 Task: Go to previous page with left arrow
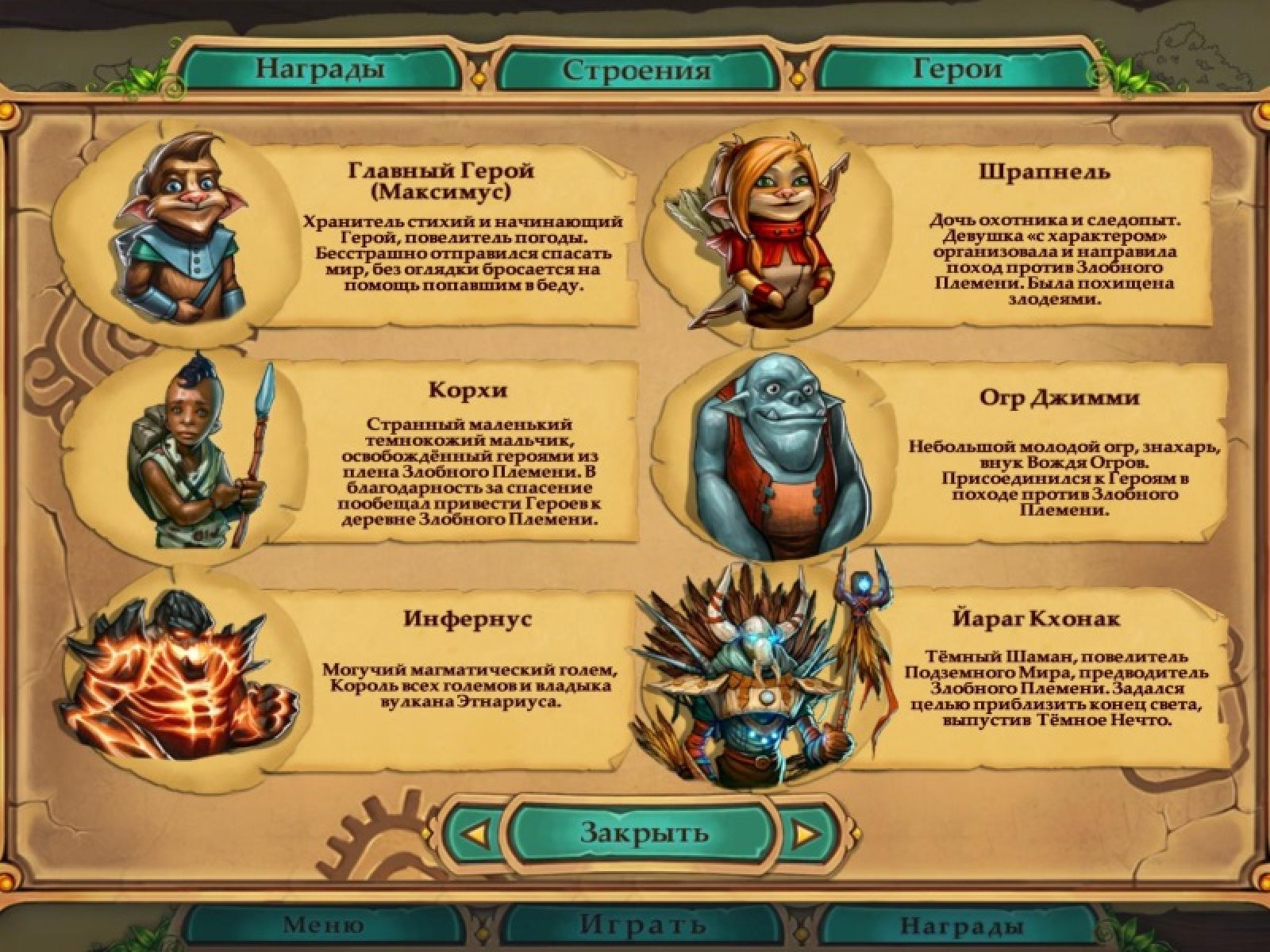click(x=475, y=834)
